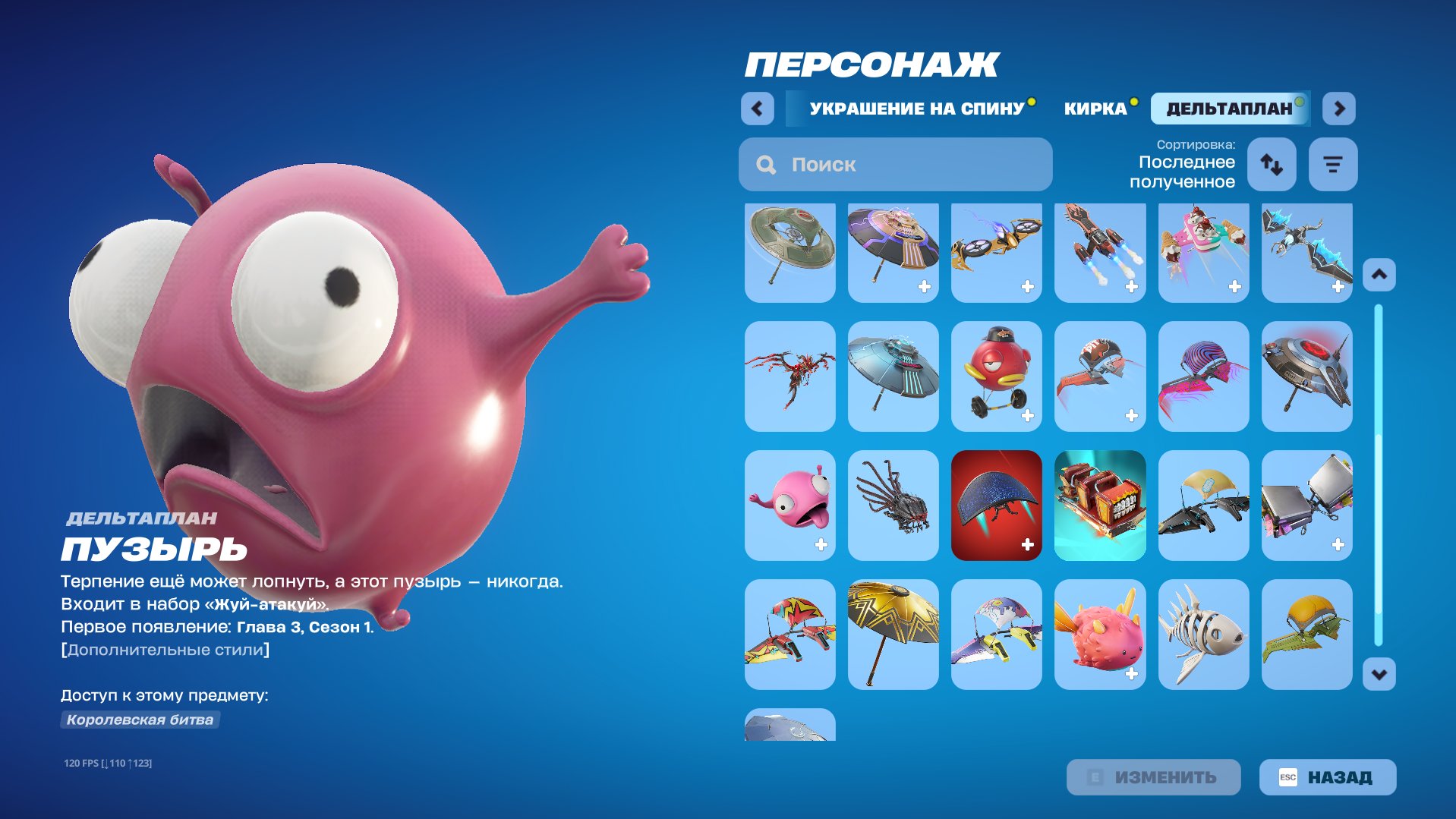Switch to the УКРАШЕНИЕ НА СПИНУ tab
1456x819 pixels.
point(916,109)
